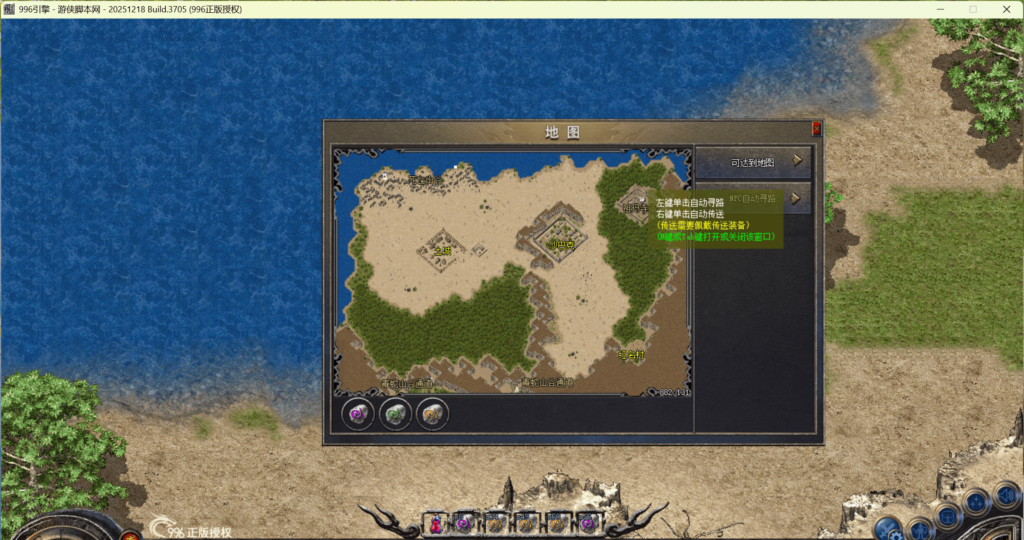This screenshot has width=1024, height=540.
Task: Open the bag icon button
Action: coord(947,515)
